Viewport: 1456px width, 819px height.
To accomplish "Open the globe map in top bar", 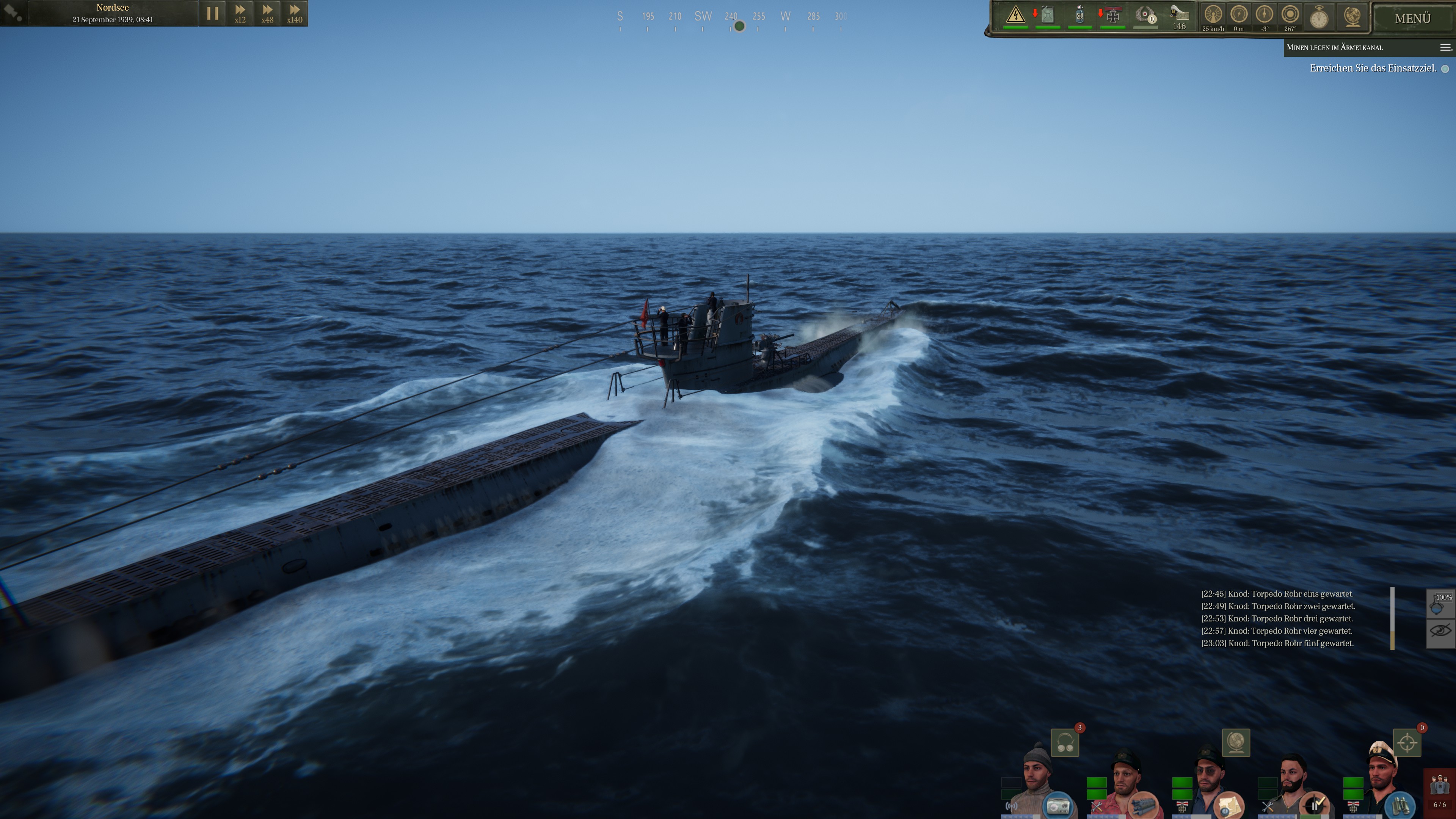I will coord(1352,16).
